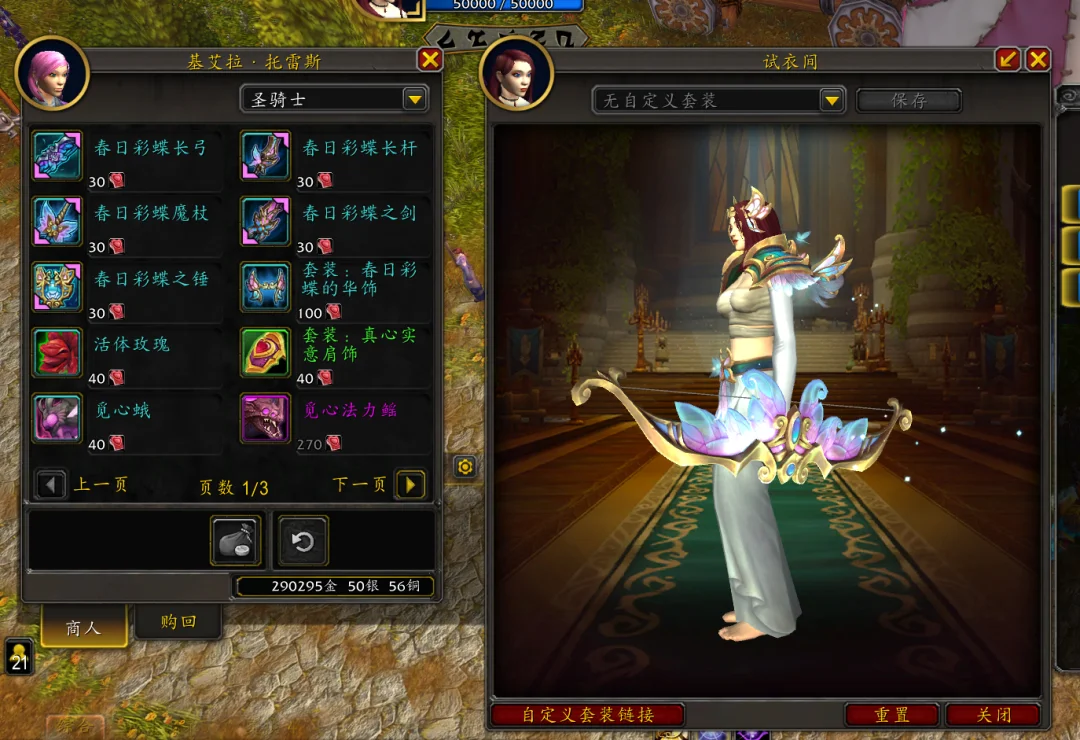Image resolution: width=1080 pixels, height=740 pixels.
Task: Go to the next merchant page
Action: pos(410,485)
